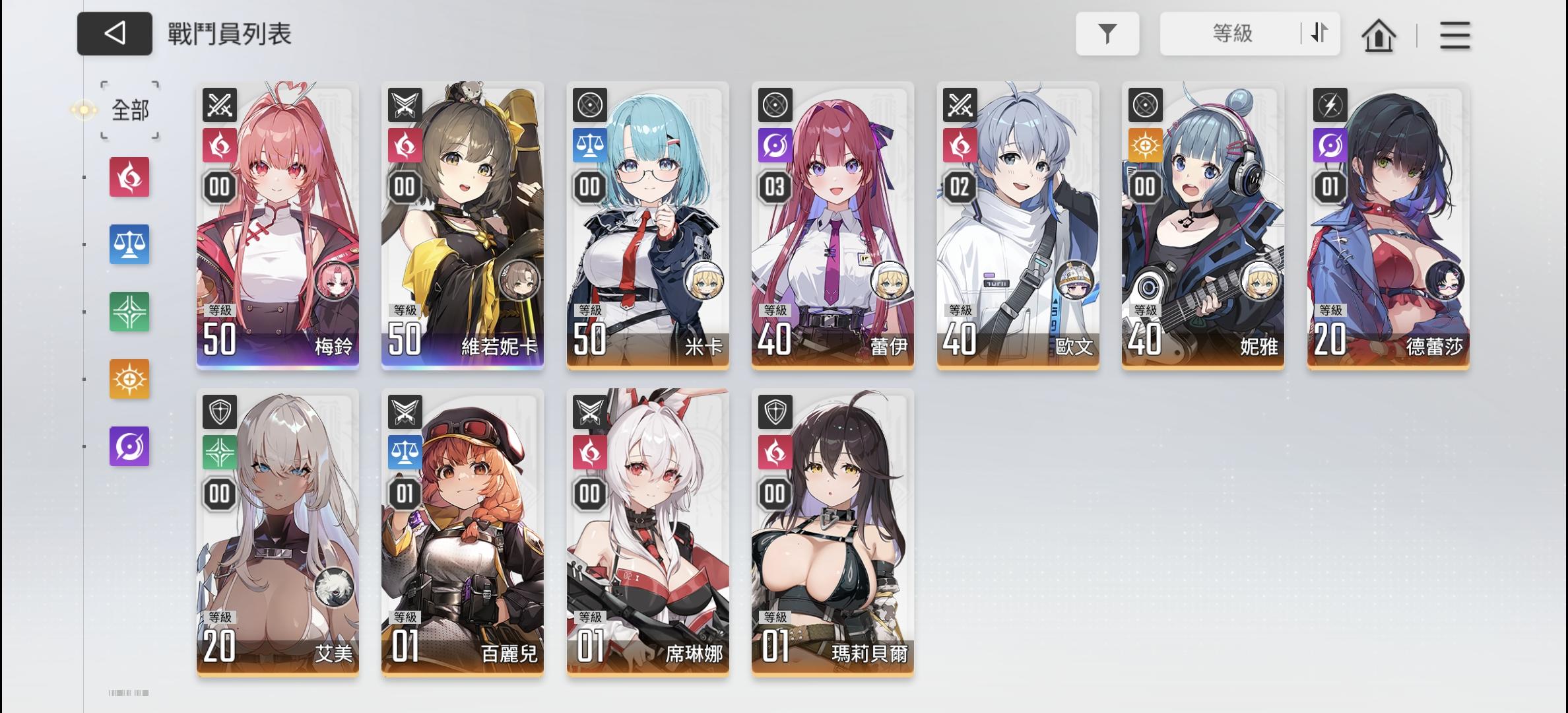Select the green element filter in sidebar

coord(129,312)
